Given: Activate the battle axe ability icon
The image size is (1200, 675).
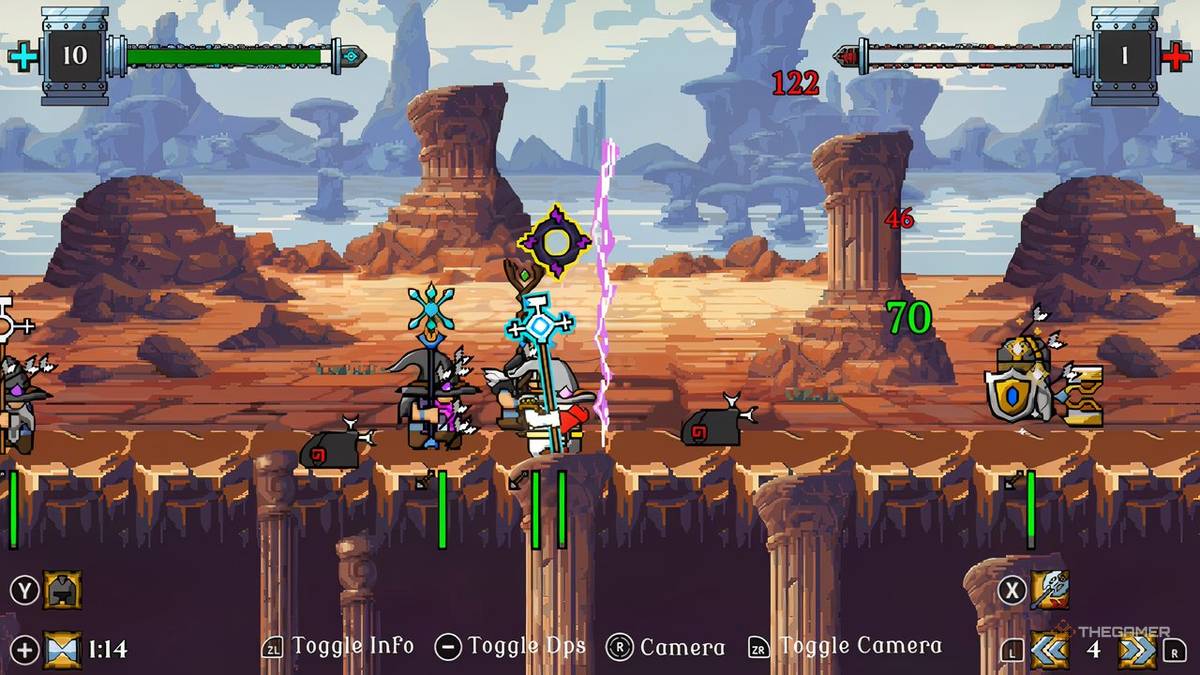Looking at the screenshot, I should pos(1049,590).
